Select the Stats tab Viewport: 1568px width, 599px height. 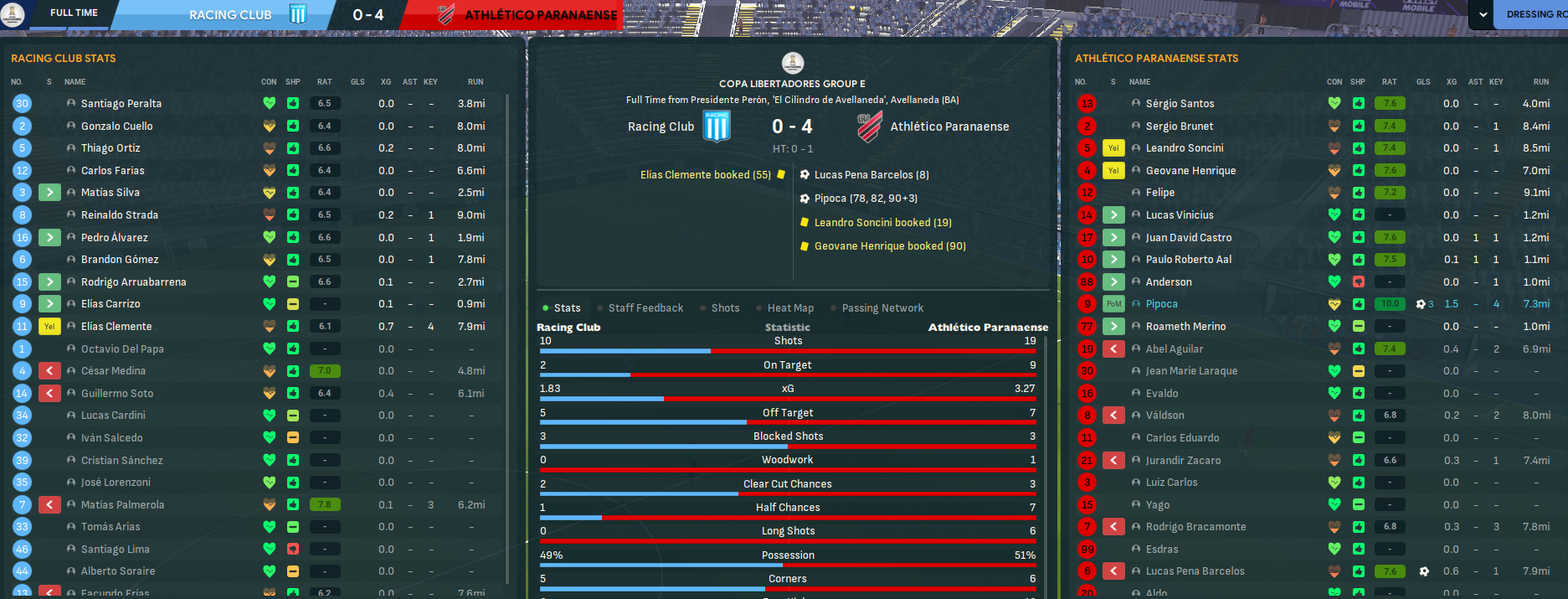click(567, 308)
